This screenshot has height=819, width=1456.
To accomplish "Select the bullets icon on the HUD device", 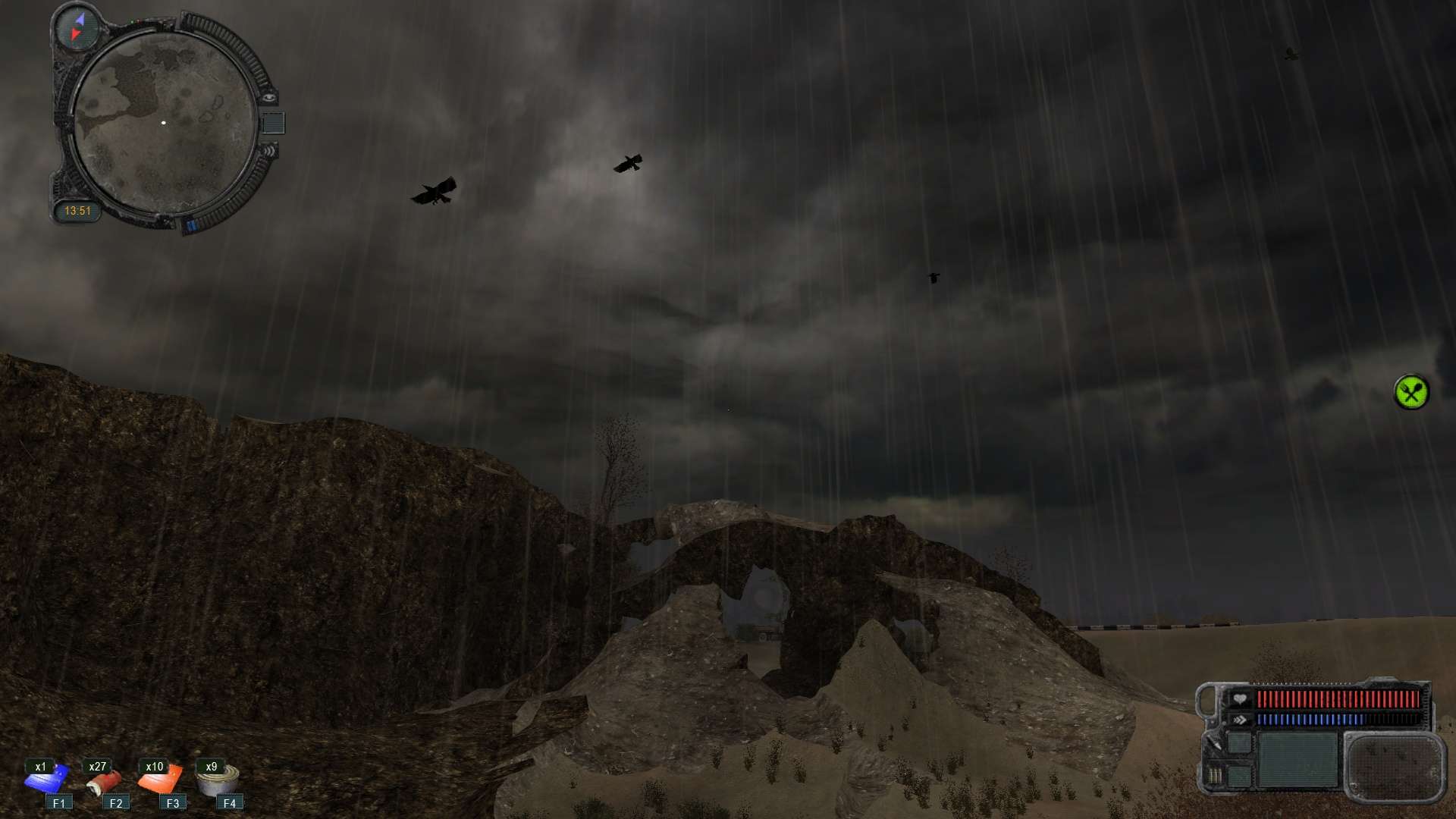I will (x=1214, y=776).
